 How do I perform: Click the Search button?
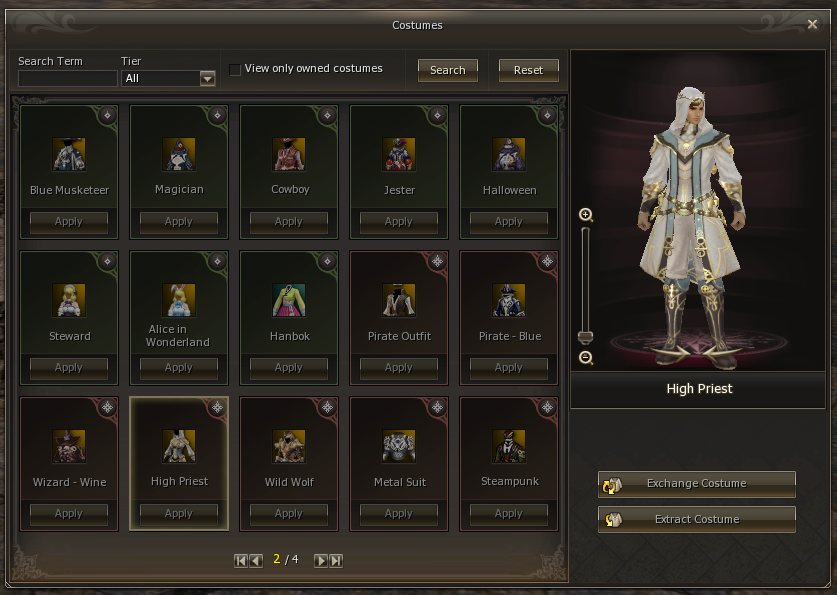coord(447,70)
